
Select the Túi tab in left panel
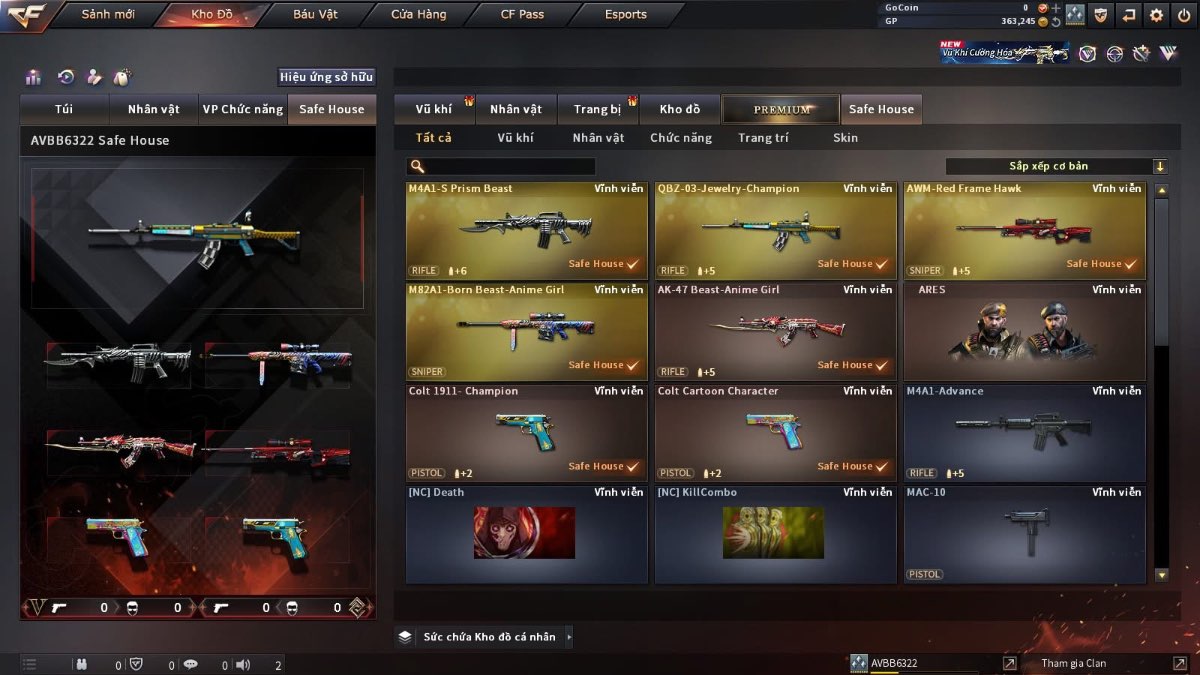click(65, 109)
